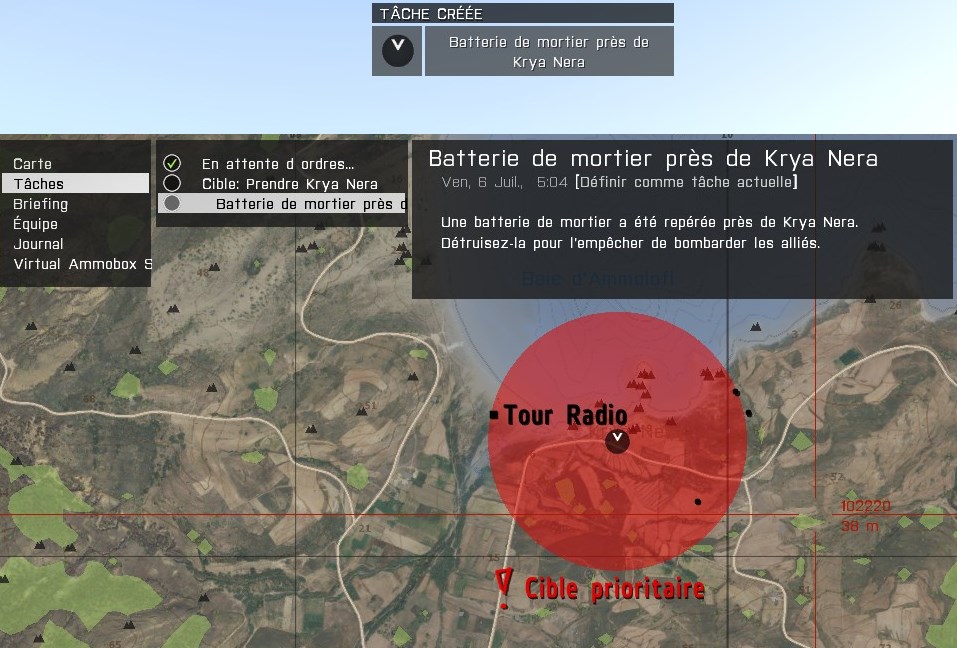Open the Journal entry

(39, 244)
